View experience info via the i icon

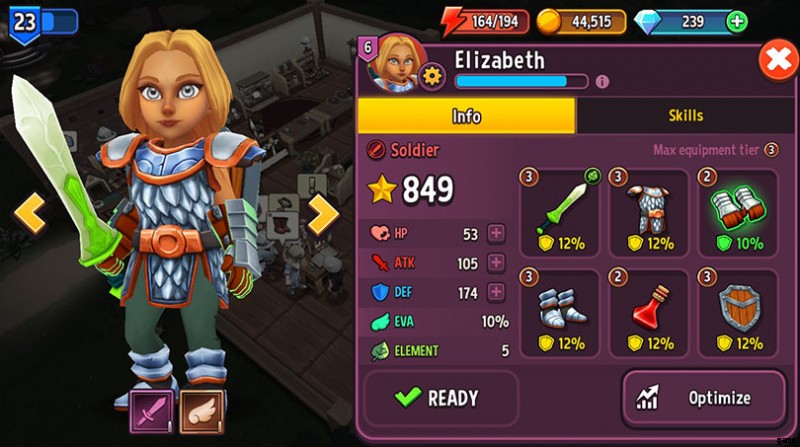602,82
